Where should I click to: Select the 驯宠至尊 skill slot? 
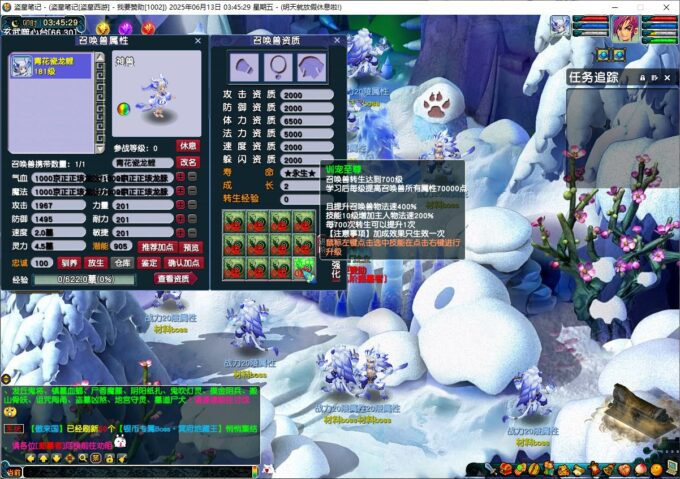click(304, 267)
